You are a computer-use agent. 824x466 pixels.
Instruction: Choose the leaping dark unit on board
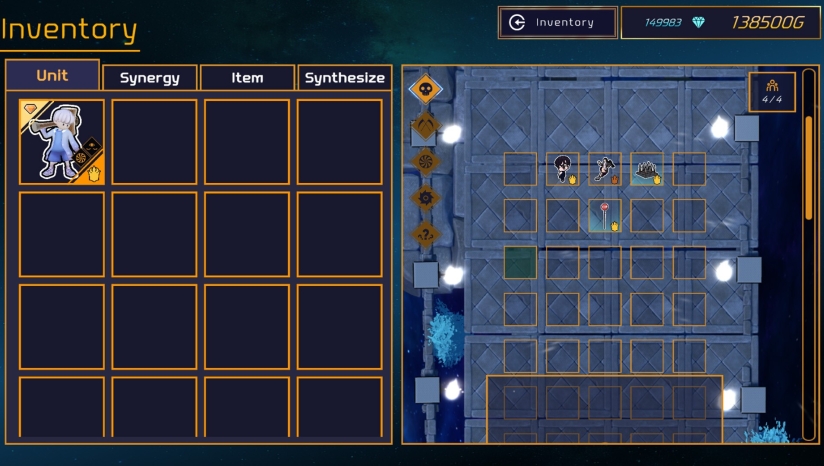[x=604, y=168]
